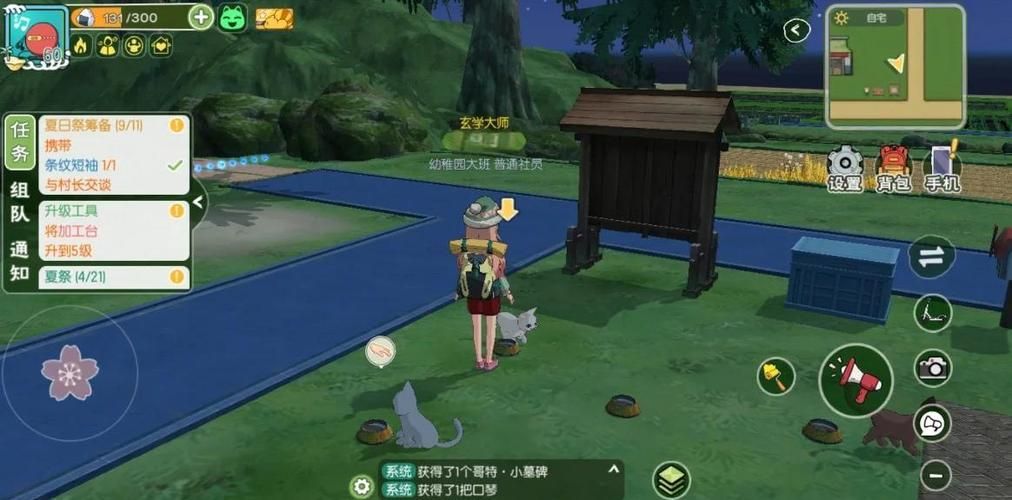Switch to the 通知 notifications tab
The width and height of the screenshot is (1012, 500).
coord(20,261)
